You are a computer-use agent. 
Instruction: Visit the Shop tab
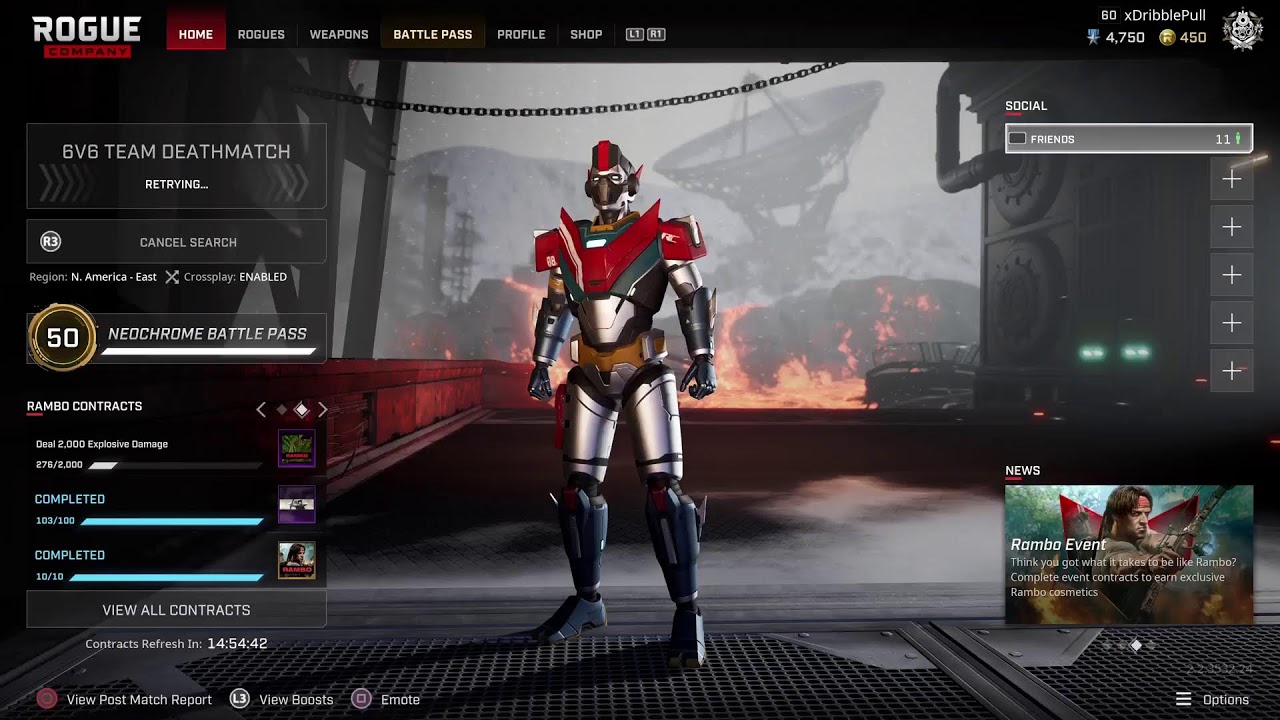[586, 34]
